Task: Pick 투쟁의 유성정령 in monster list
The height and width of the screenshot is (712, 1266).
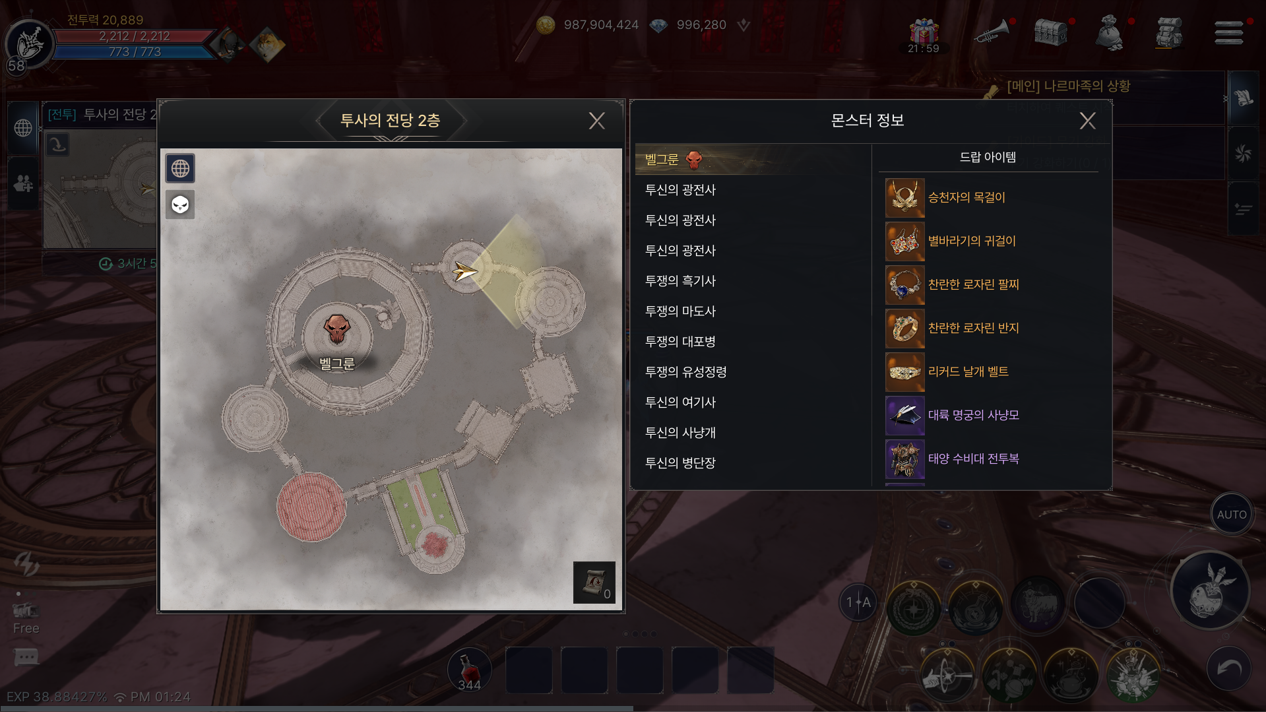Action: (685, 372)
